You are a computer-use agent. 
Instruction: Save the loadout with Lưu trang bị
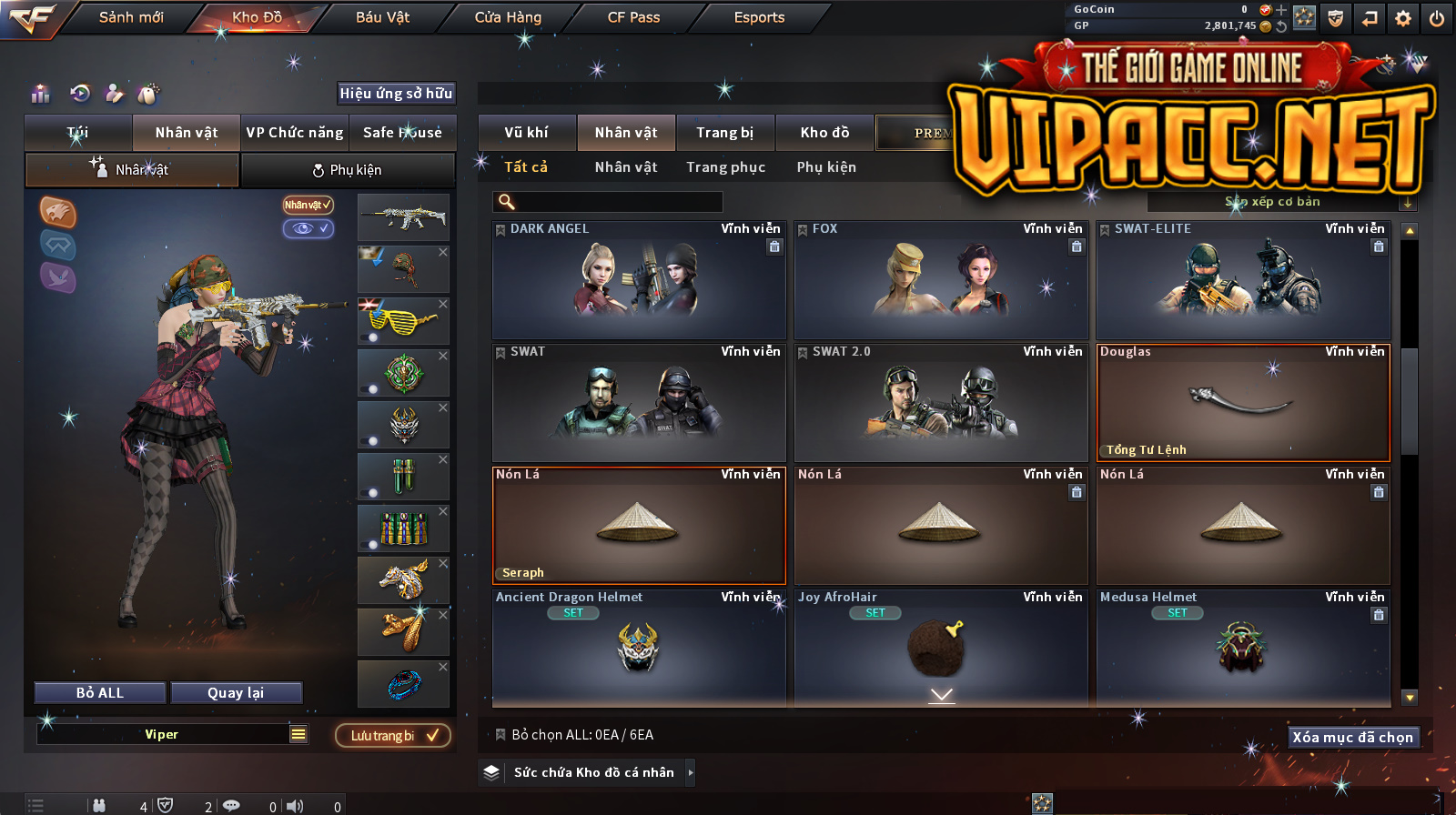[x=393, y=736]
